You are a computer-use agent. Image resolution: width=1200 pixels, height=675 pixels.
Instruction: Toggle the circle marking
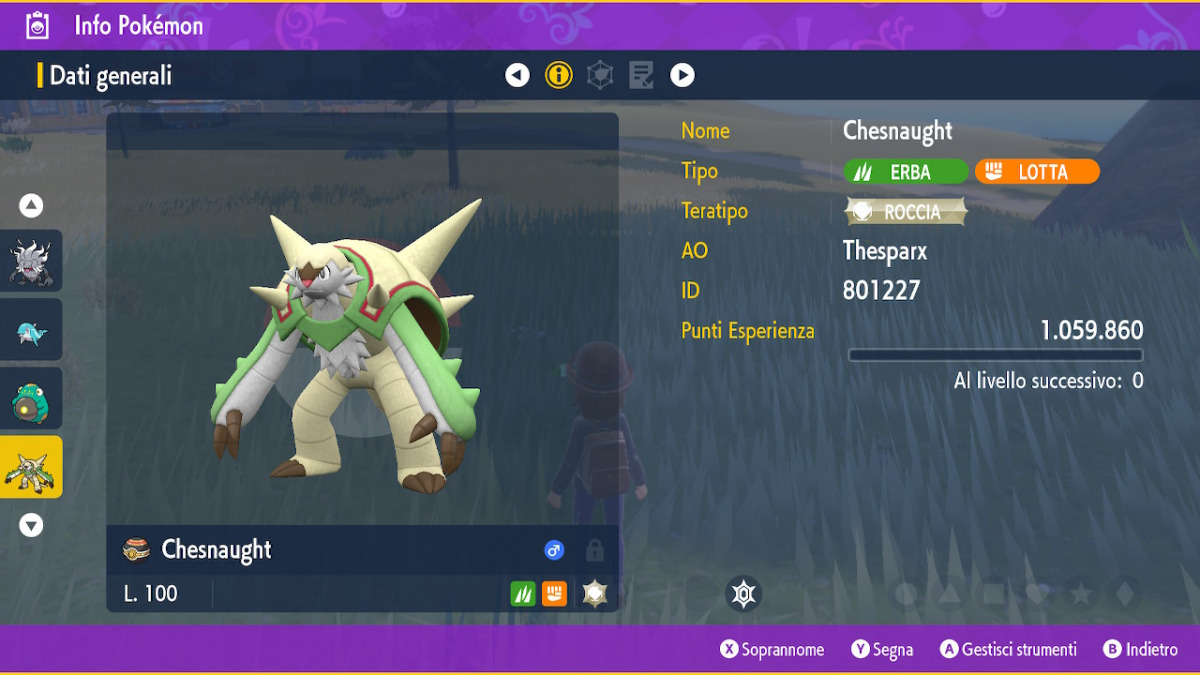coord(906,594)
